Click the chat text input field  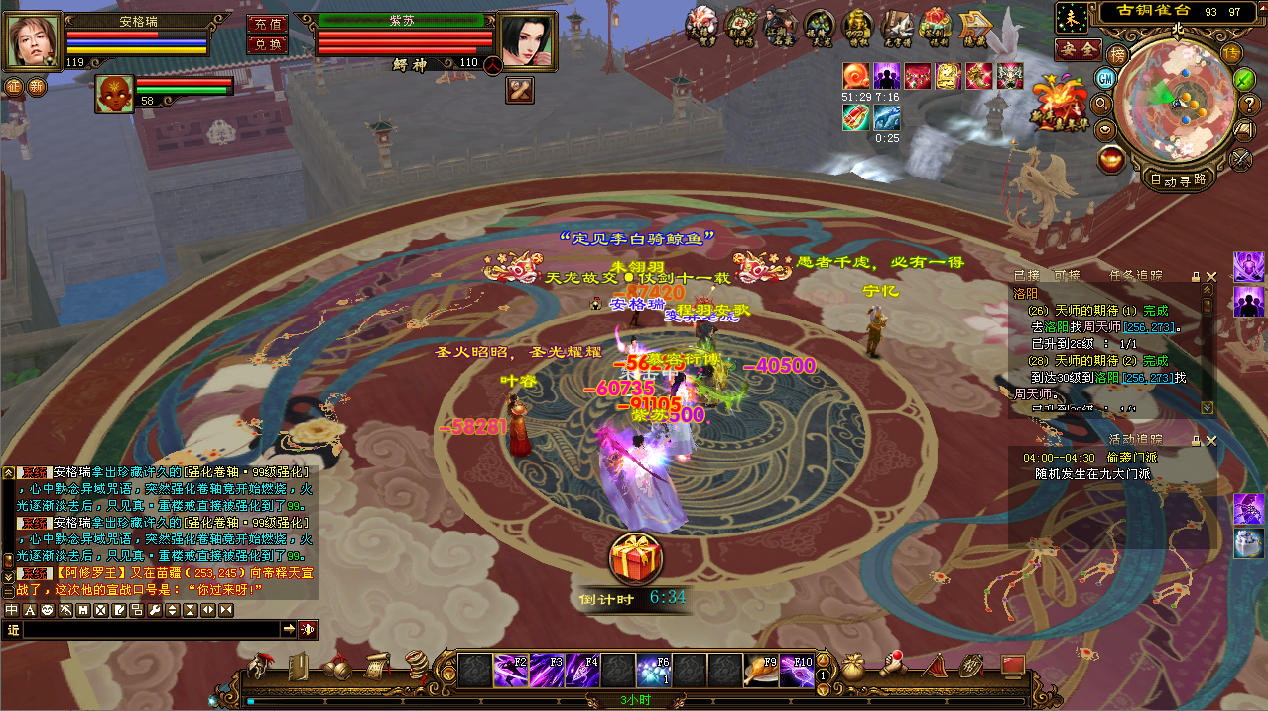coord(152,629)
